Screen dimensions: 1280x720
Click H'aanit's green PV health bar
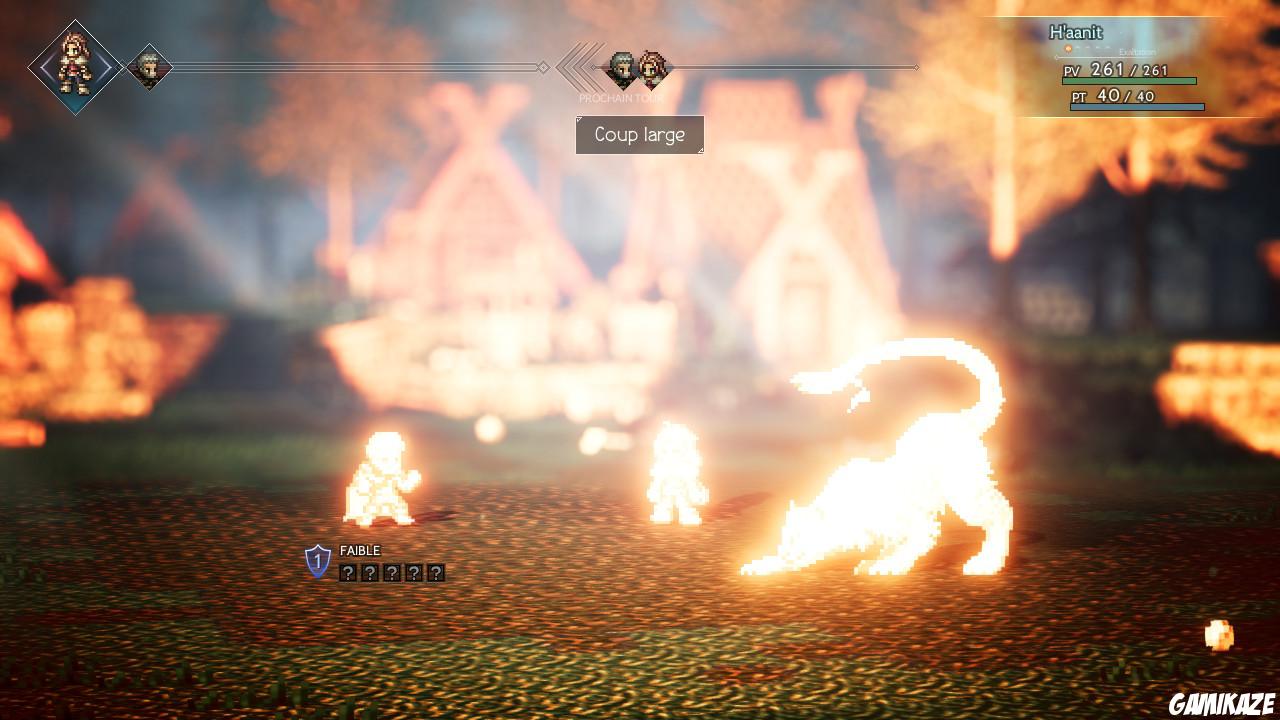tap(1128, 82)
